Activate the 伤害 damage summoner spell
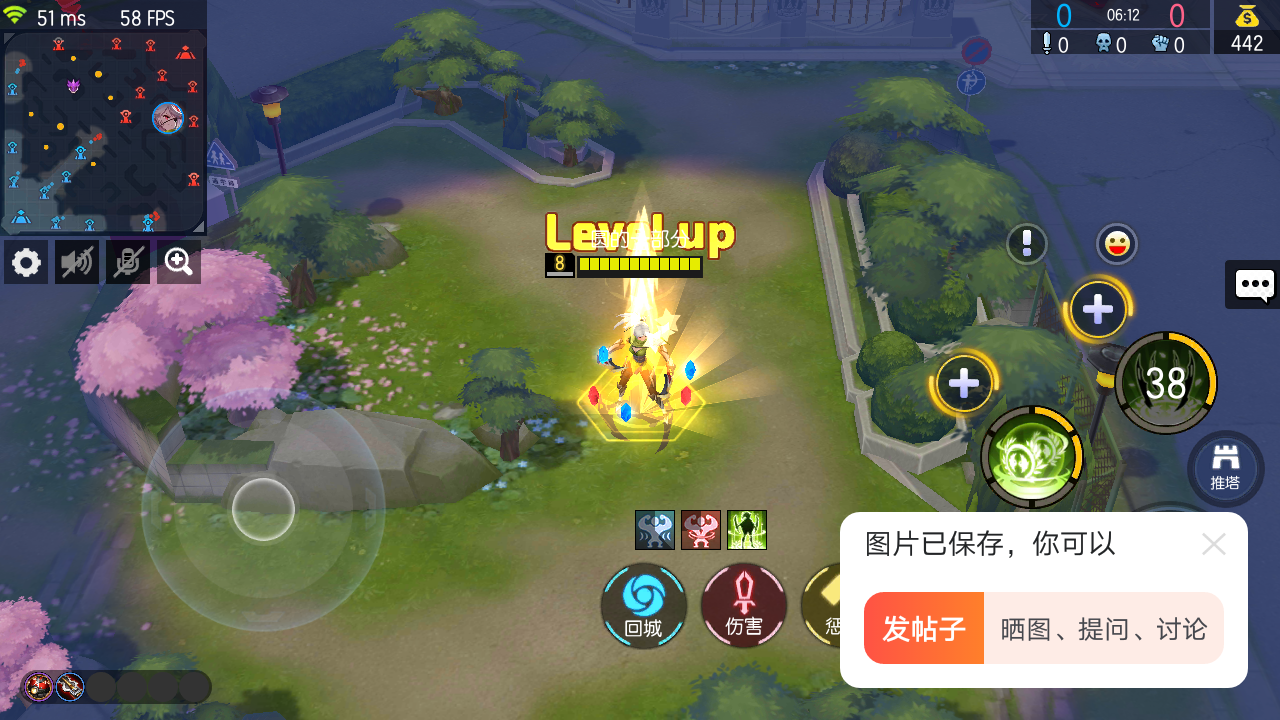 (744, 605)
